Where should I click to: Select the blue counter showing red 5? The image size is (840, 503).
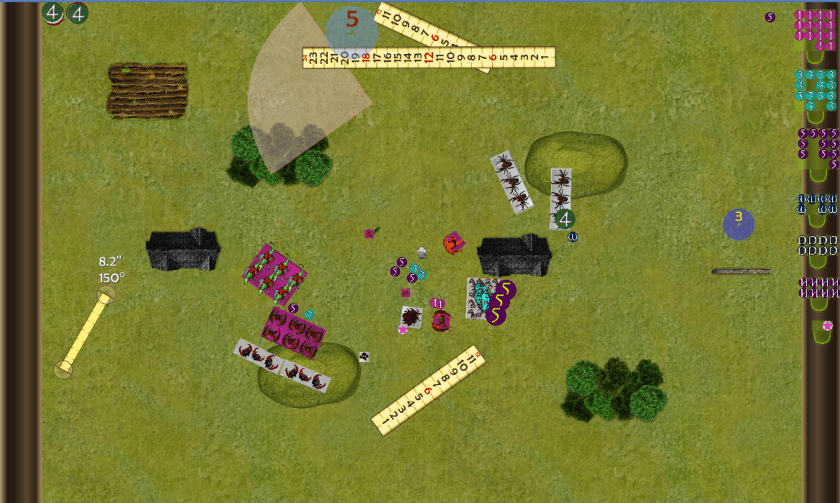click(x=351, y=28)
